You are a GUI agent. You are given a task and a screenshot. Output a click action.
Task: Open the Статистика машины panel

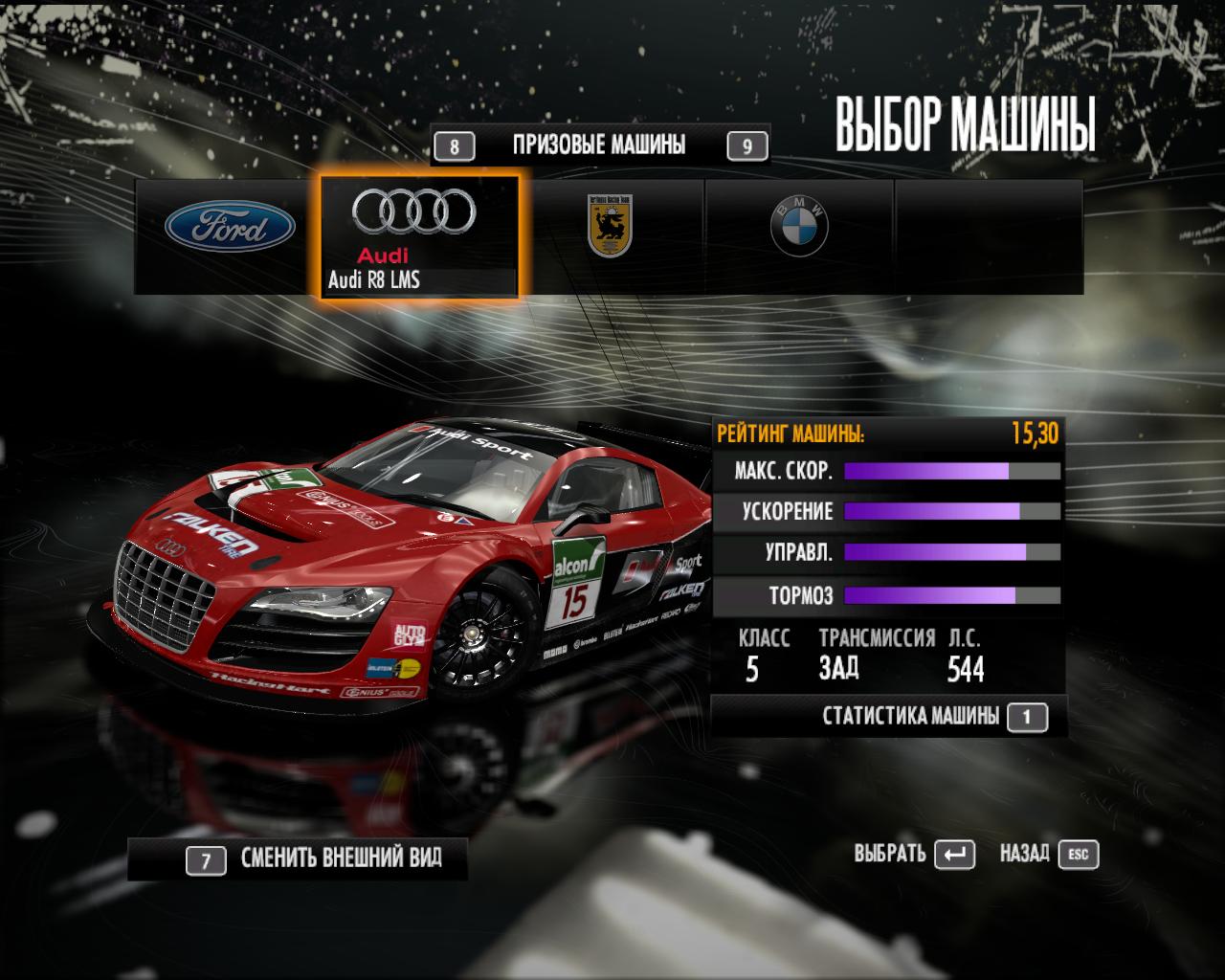(x=933, y=716)
